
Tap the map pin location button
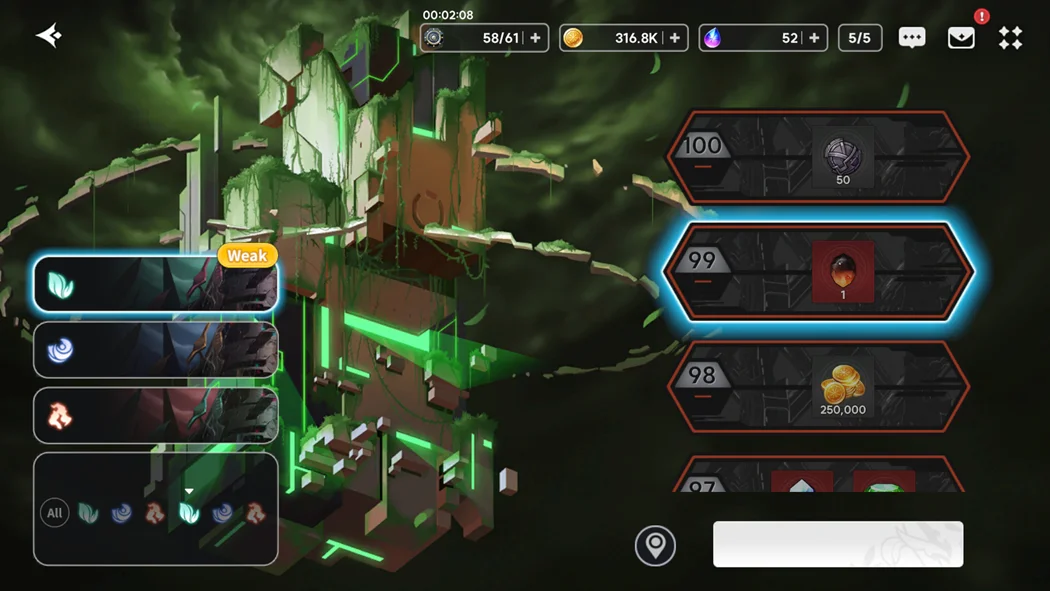point(655,545)
